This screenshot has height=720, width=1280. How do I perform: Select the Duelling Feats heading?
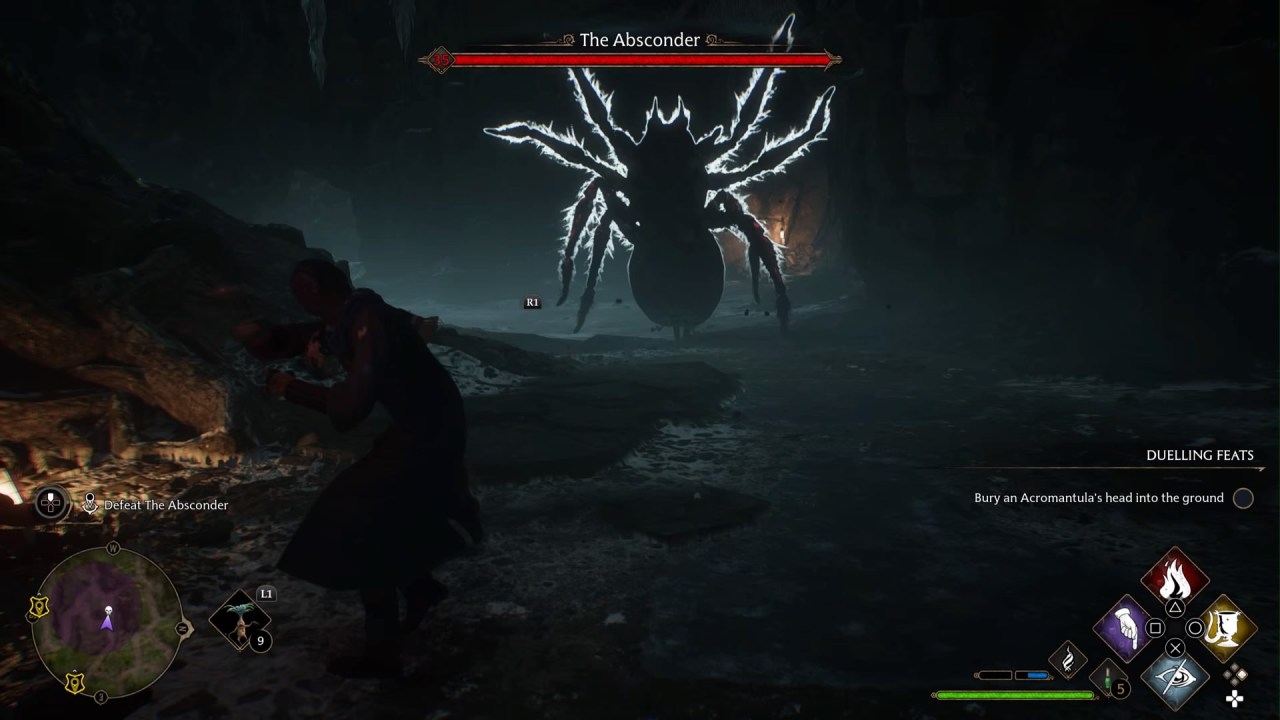1201,455
